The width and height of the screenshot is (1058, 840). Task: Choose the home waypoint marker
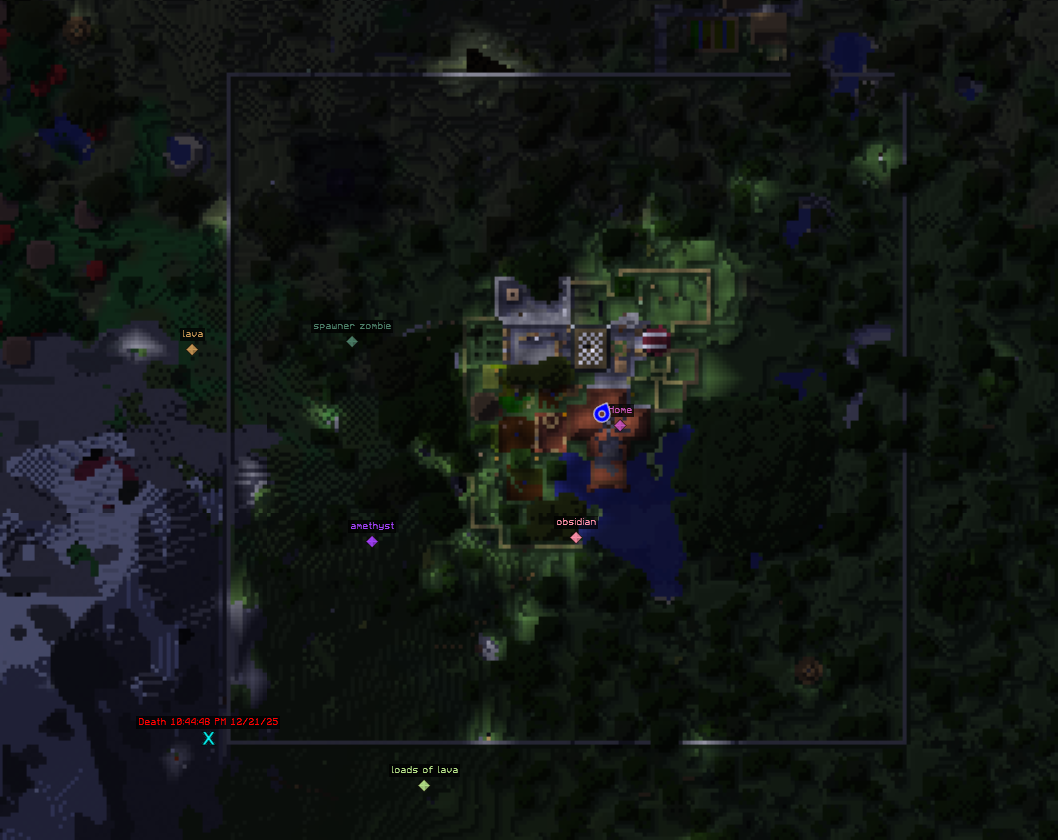(620, 425)
